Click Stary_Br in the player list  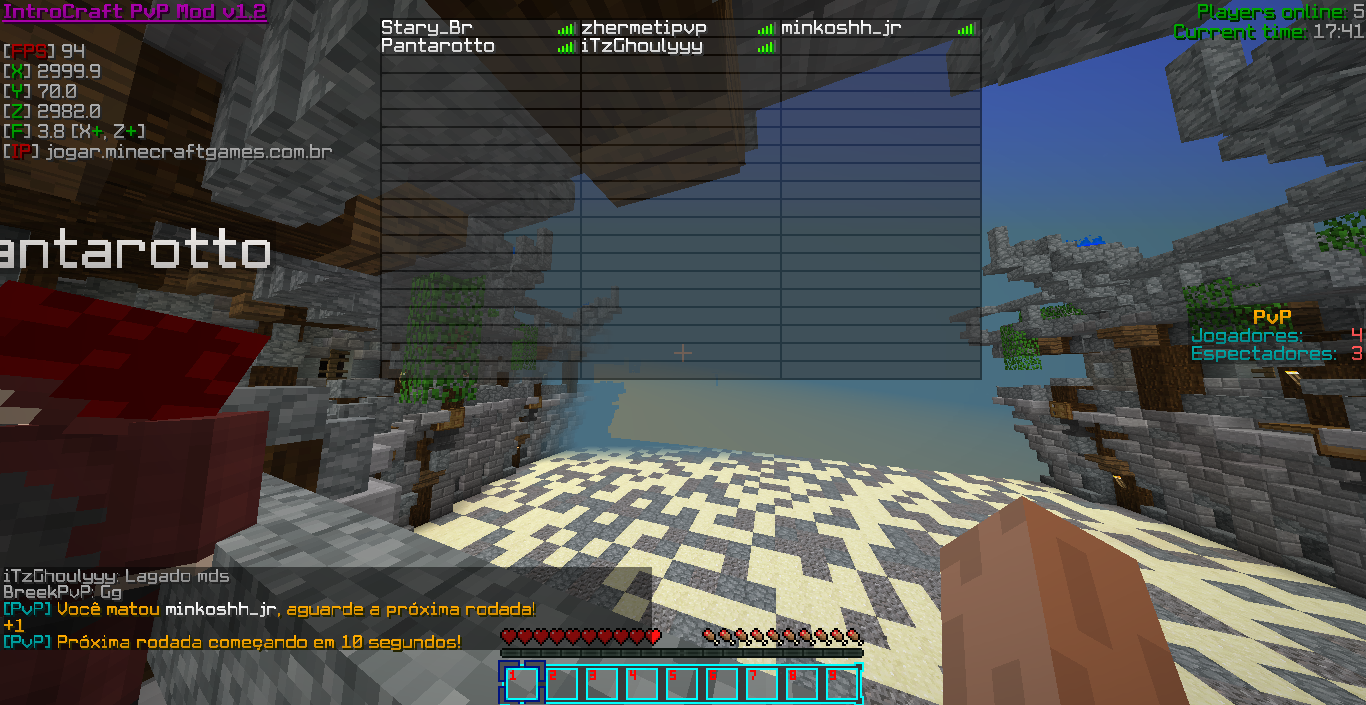pos(427,28)
